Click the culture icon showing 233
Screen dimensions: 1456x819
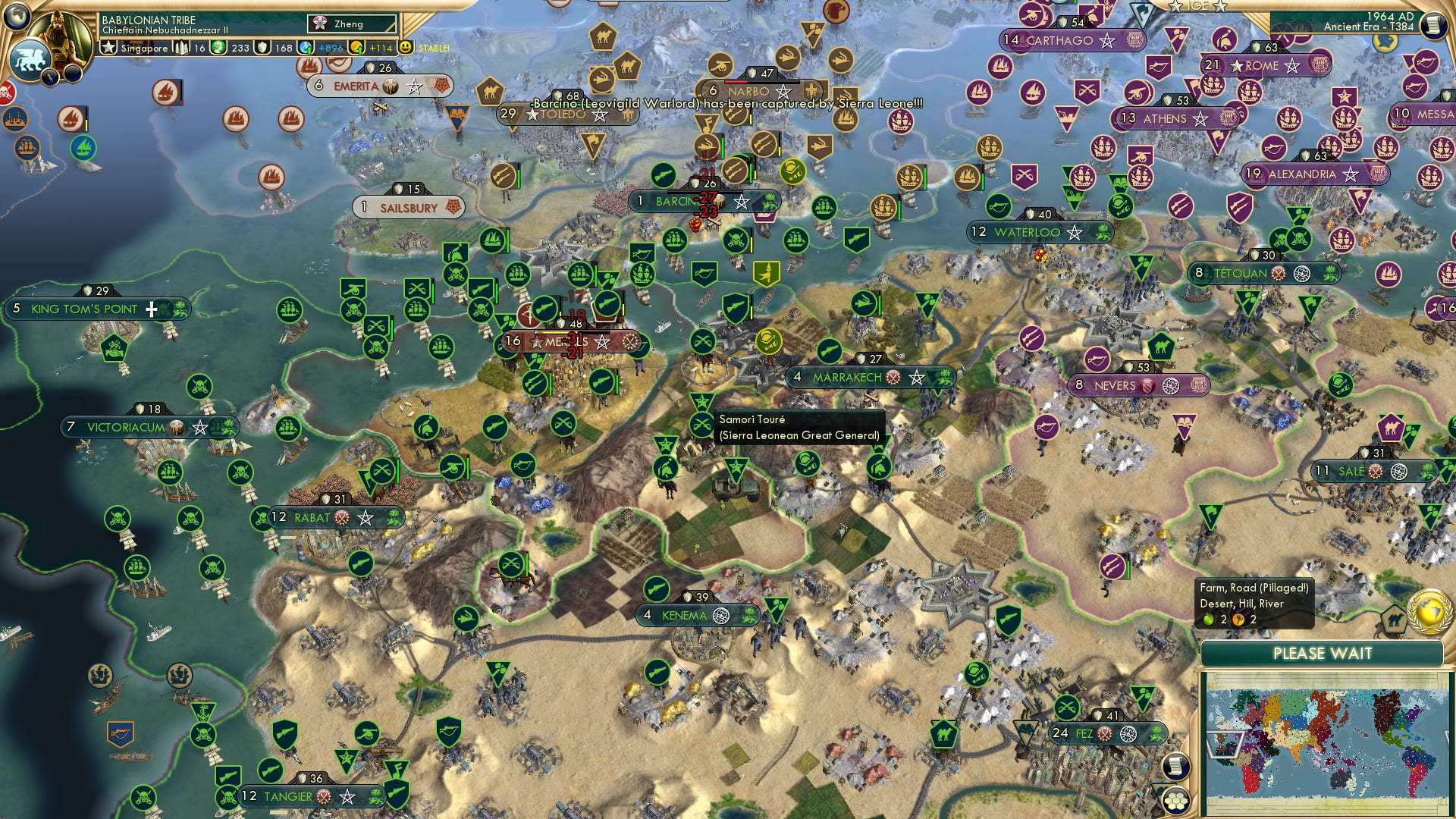pos(219,47)
